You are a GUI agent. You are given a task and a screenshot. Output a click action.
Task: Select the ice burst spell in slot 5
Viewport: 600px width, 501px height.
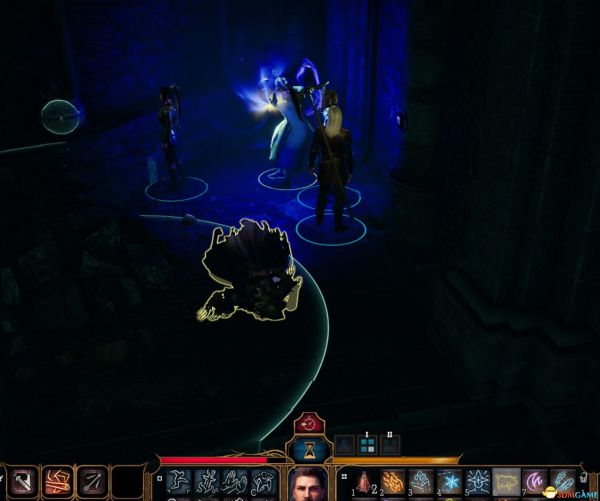coord(479,483)
